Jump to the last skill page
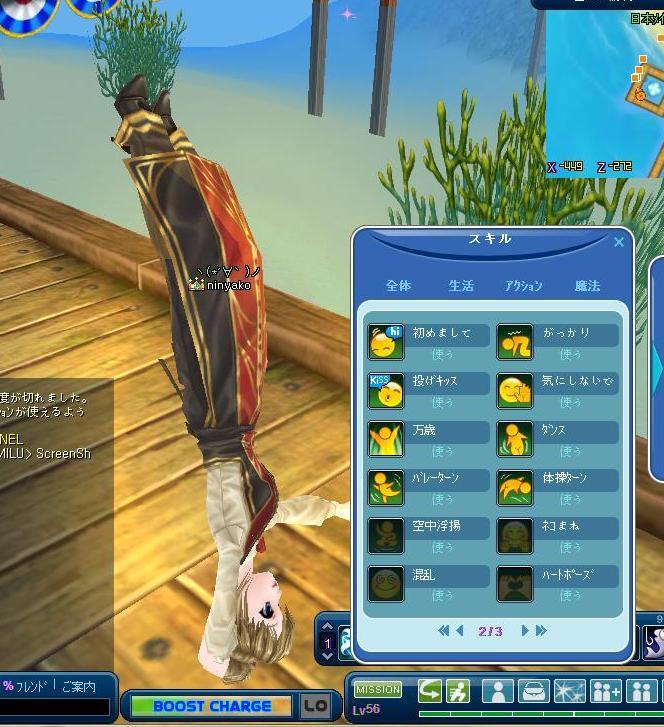The width and height of the screenshot is (664, 727). click(541, 631)
